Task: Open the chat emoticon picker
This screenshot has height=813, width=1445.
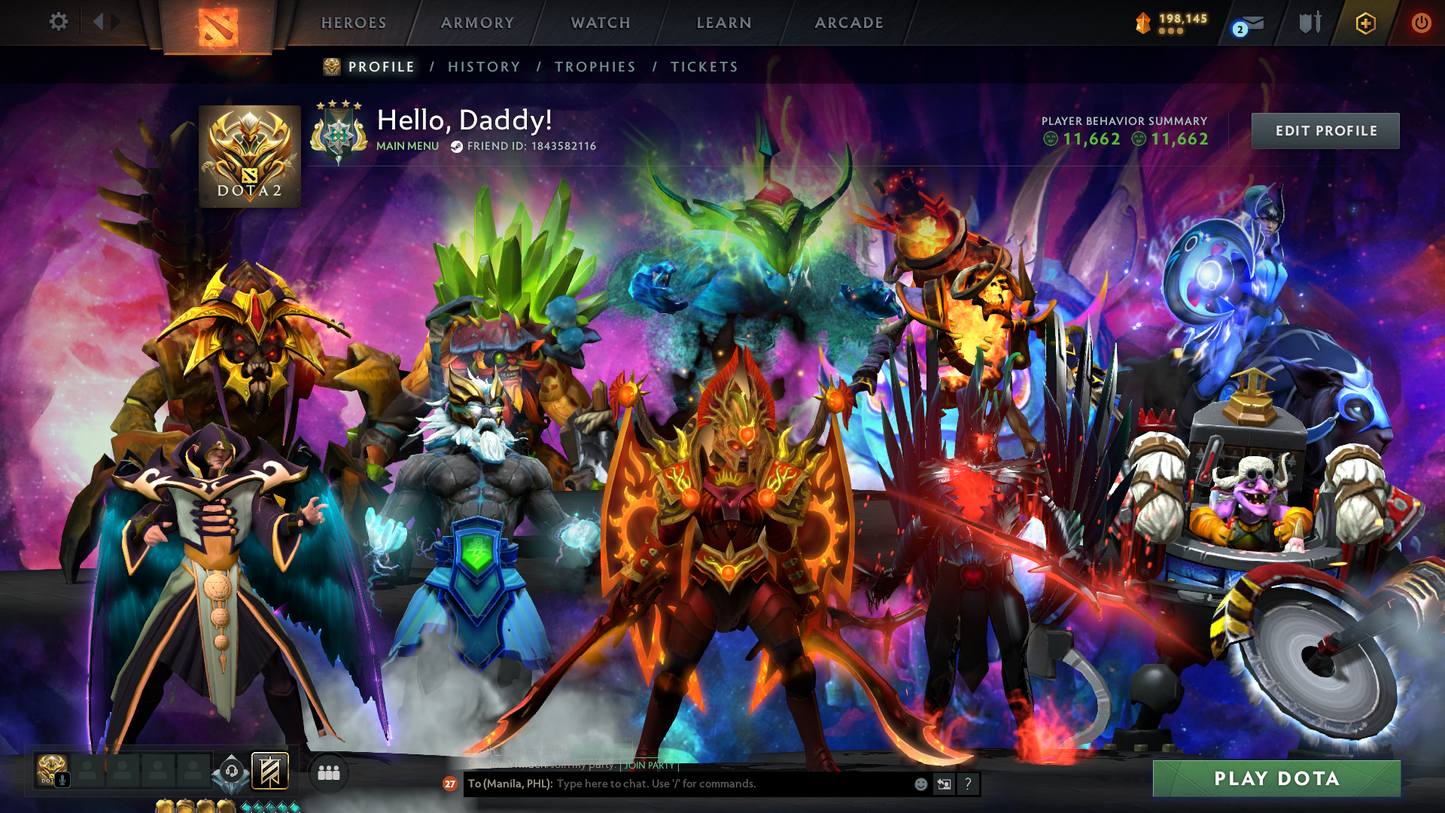Action: pyautogui.click(x=921, y=784)
